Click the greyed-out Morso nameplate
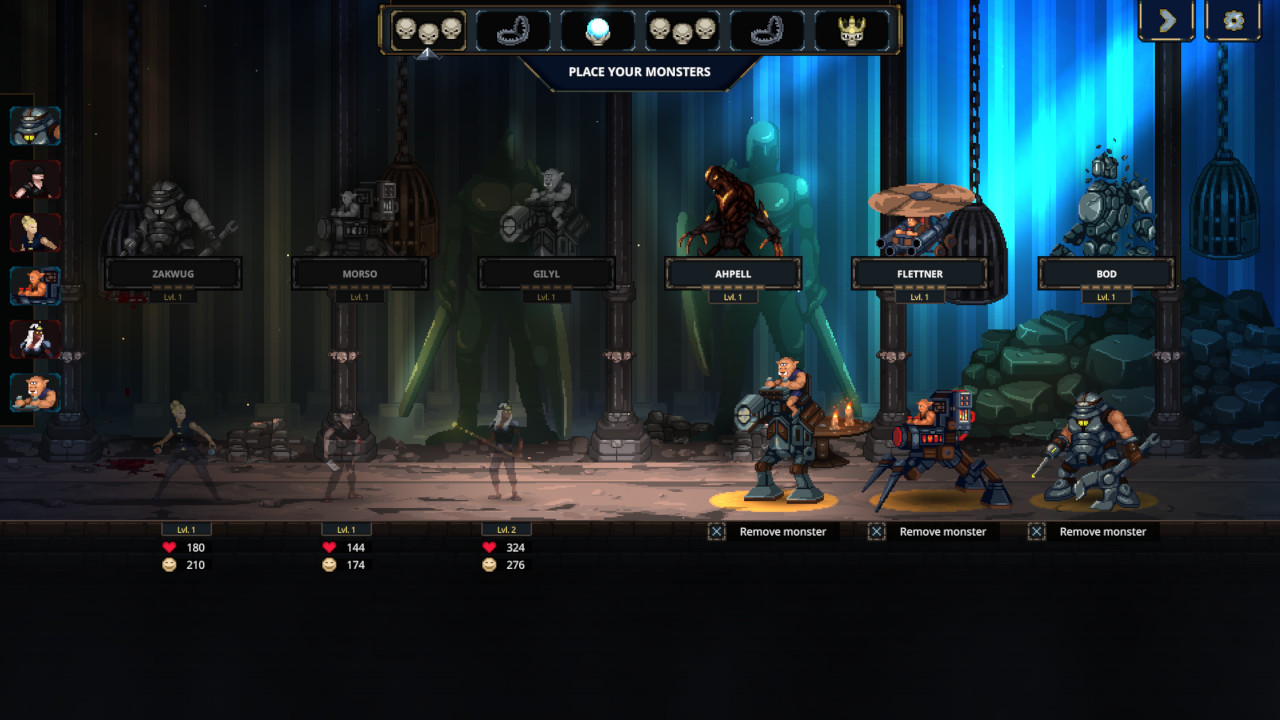 point(360,273)
